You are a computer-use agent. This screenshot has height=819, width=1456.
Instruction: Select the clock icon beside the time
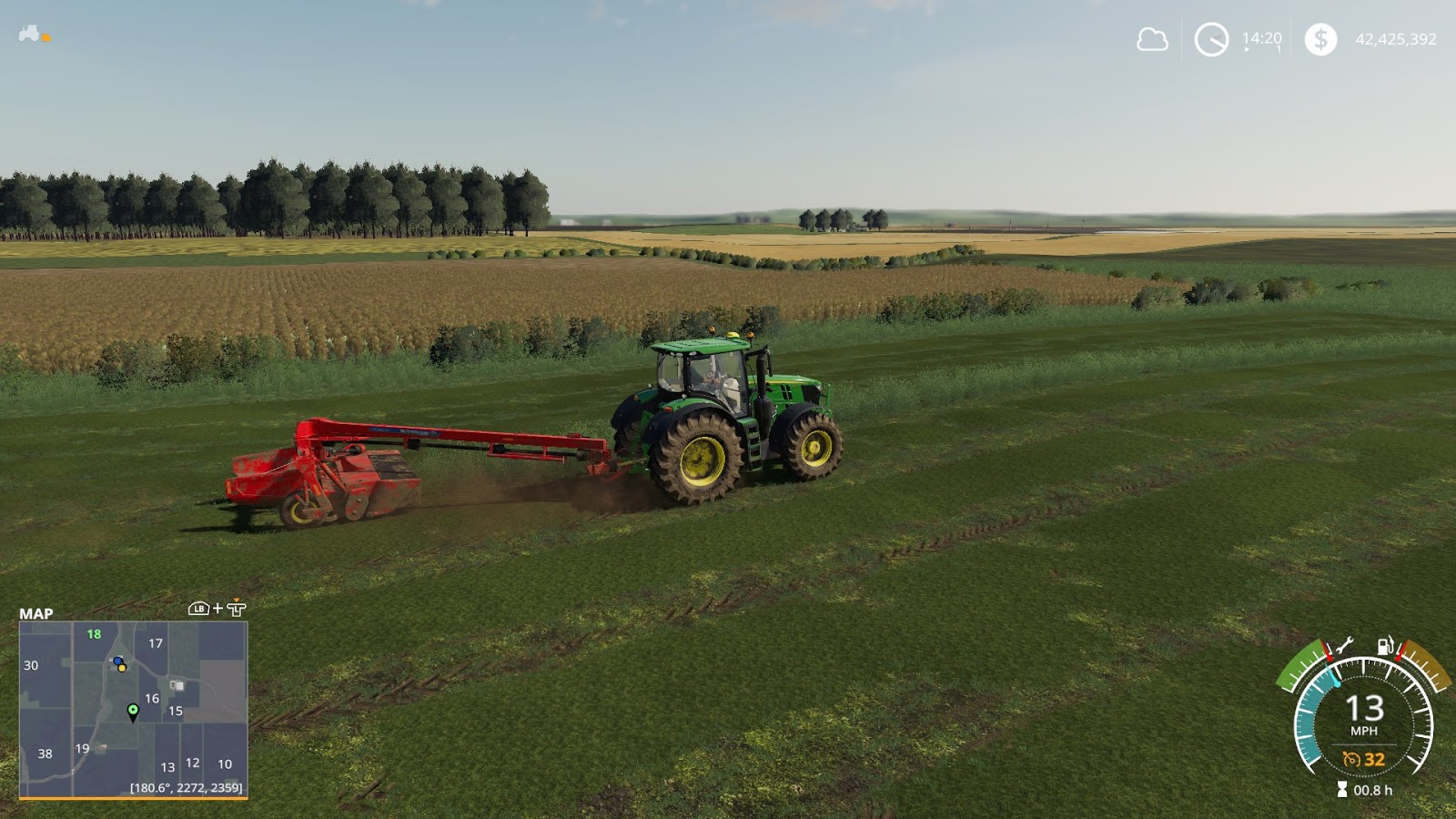point(1210,39)
